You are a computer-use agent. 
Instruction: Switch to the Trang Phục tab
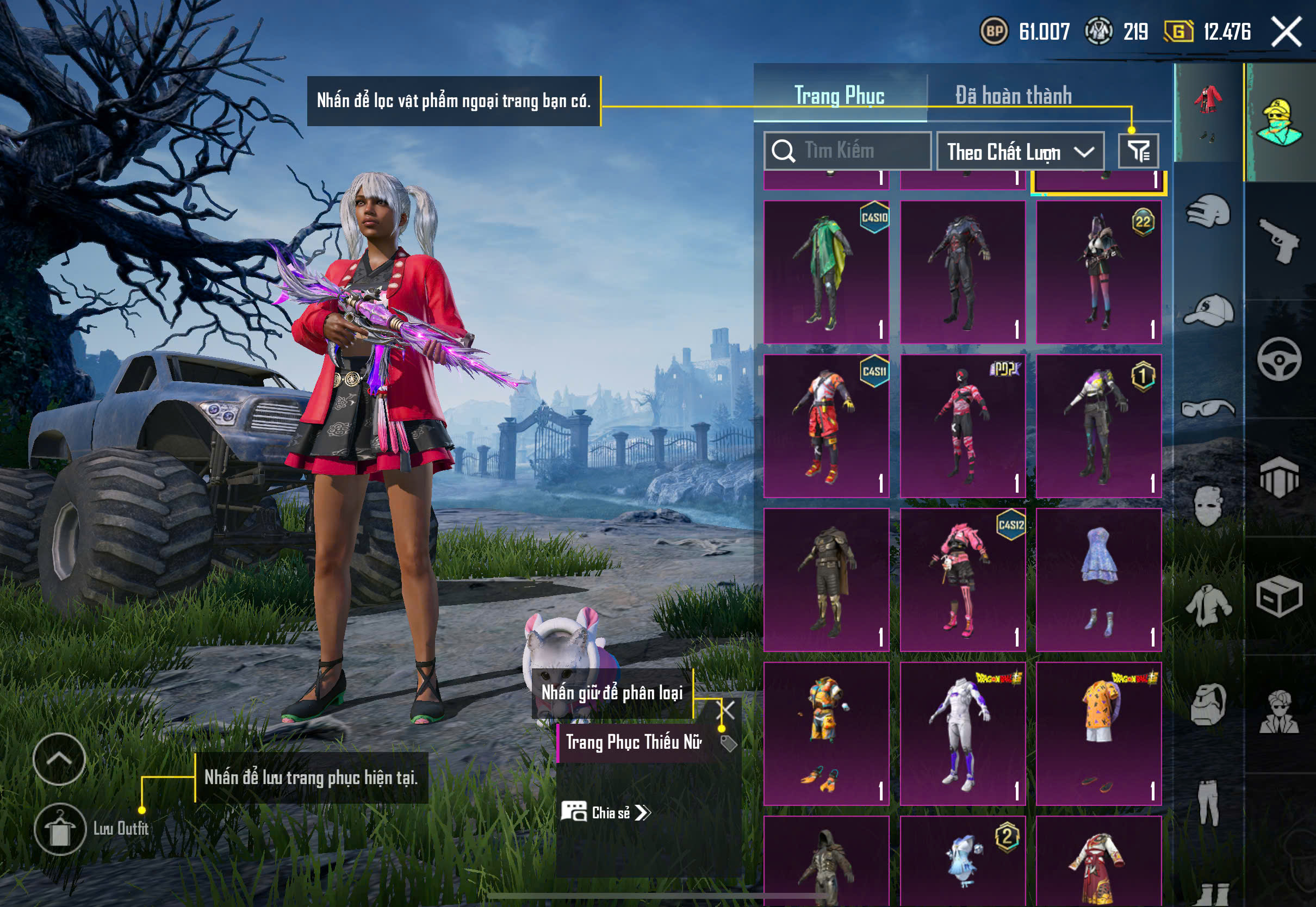coord(839,96)
